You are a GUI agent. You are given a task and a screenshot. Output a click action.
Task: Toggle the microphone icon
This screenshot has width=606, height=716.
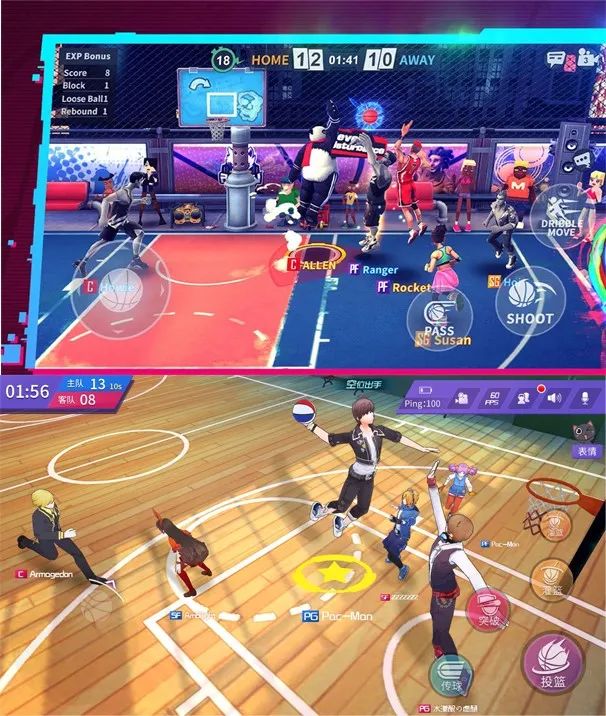(583, 398)
